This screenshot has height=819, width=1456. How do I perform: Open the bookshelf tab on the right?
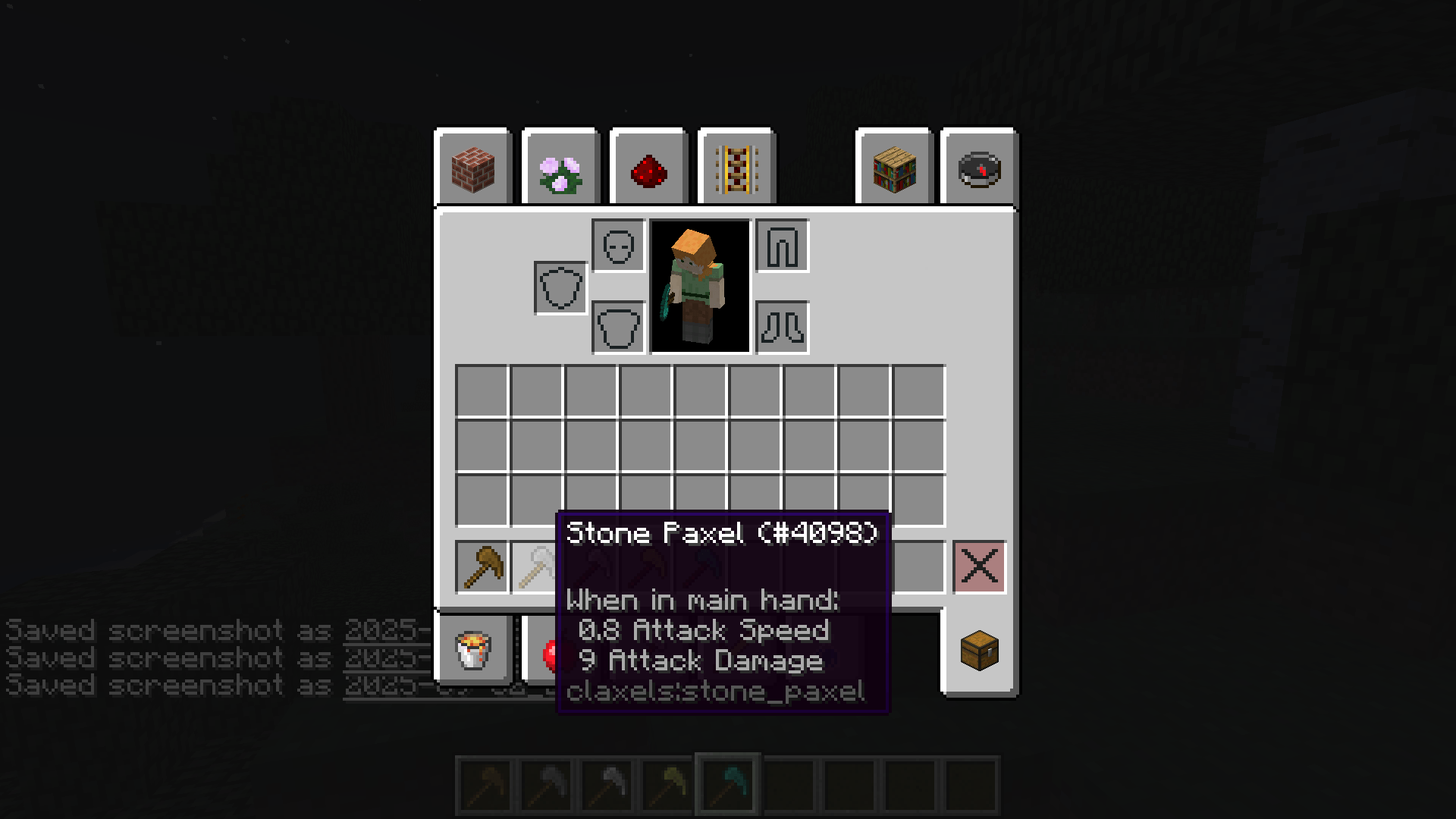pos(893,168)
